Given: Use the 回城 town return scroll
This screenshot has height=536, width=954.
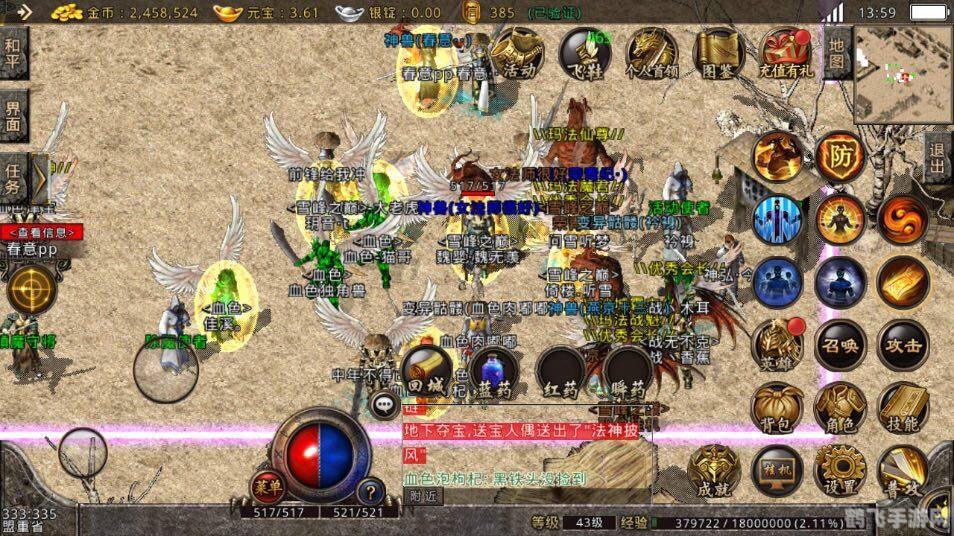Looking at the screenshot, I should point(426,370).
